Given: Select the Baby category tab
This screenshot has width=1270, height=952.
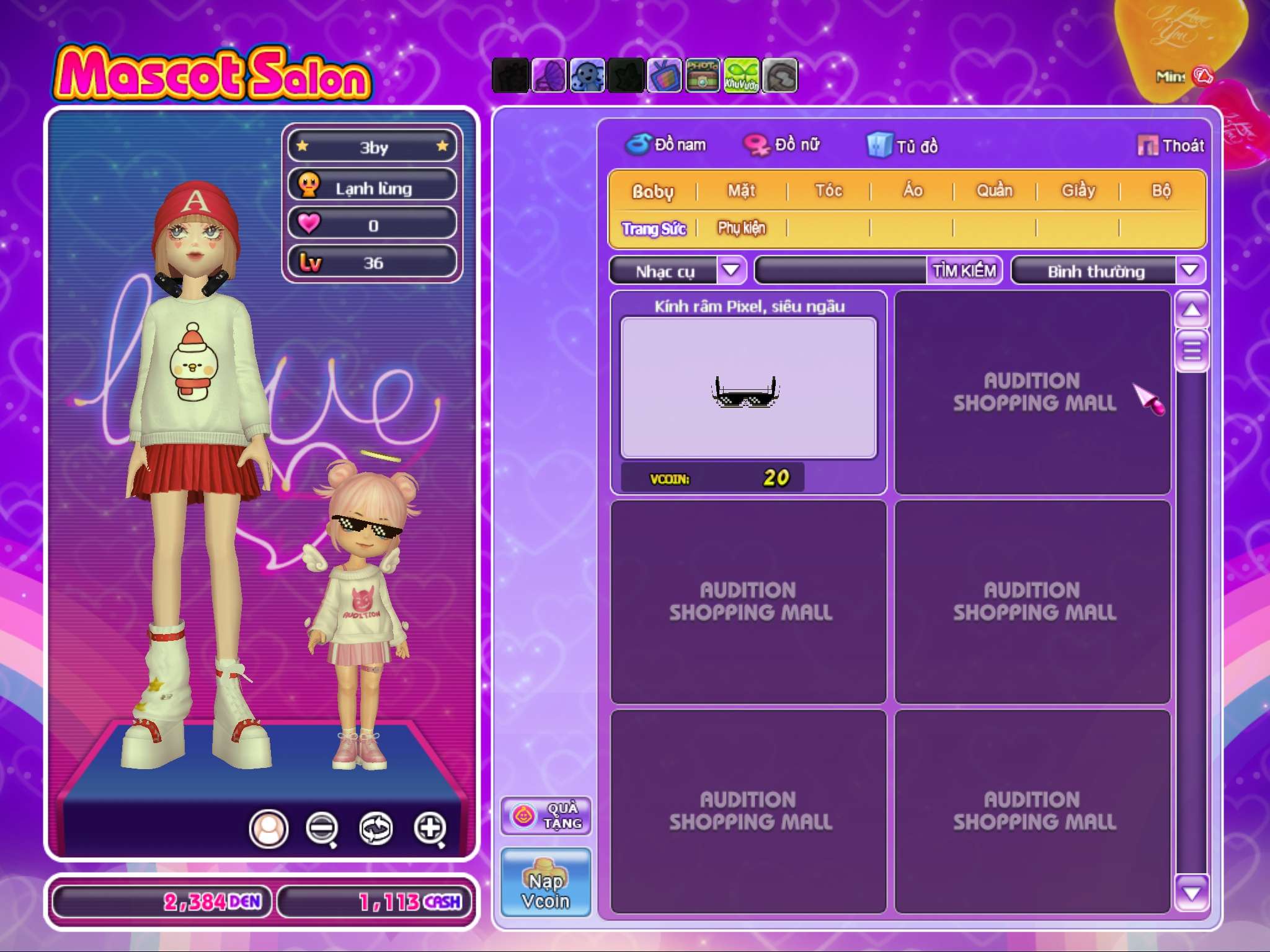Looking at the screenshot, I should click(652, 192).
